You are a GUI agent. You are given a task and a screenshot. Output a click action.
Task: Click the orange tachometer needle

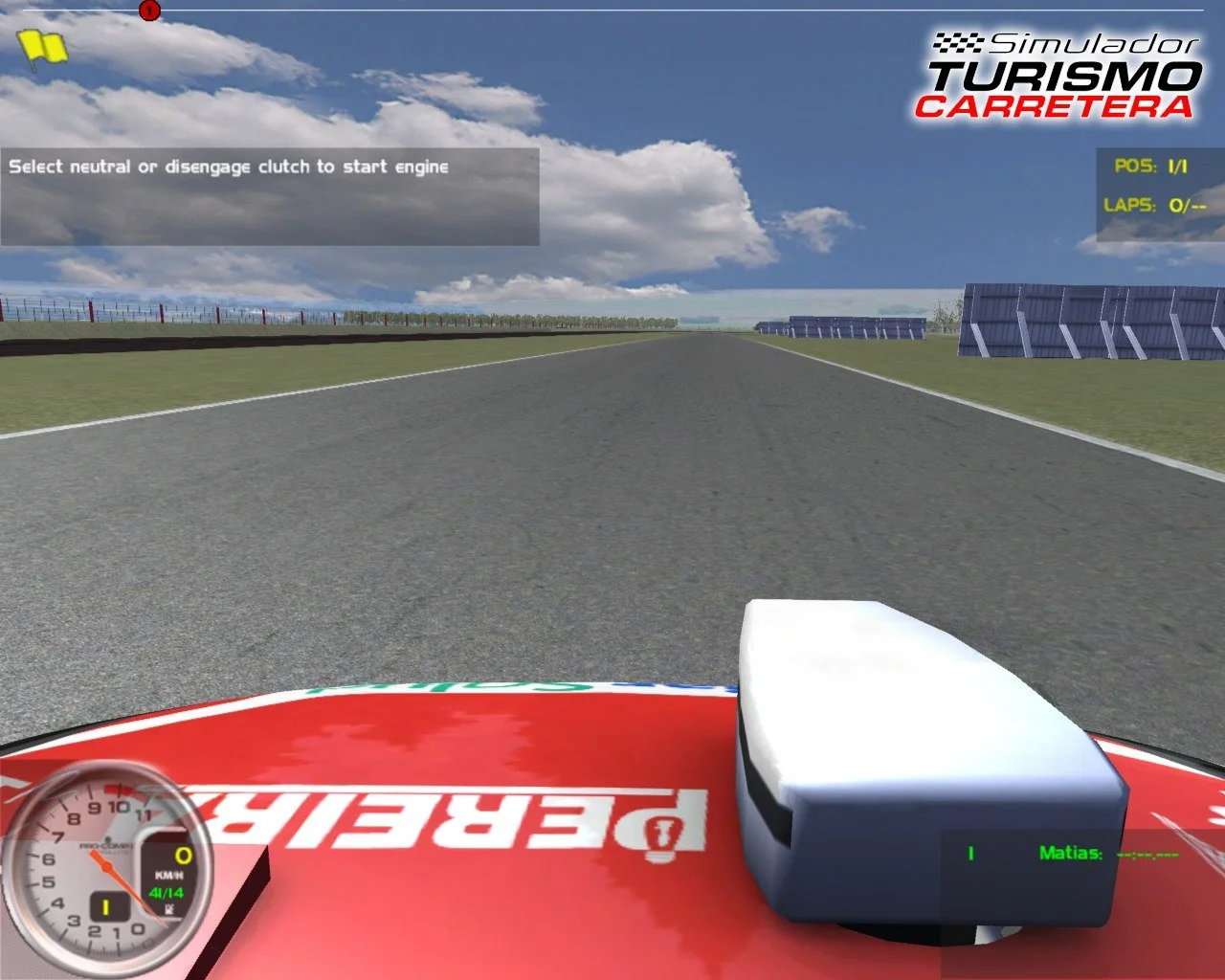point(108,866)
